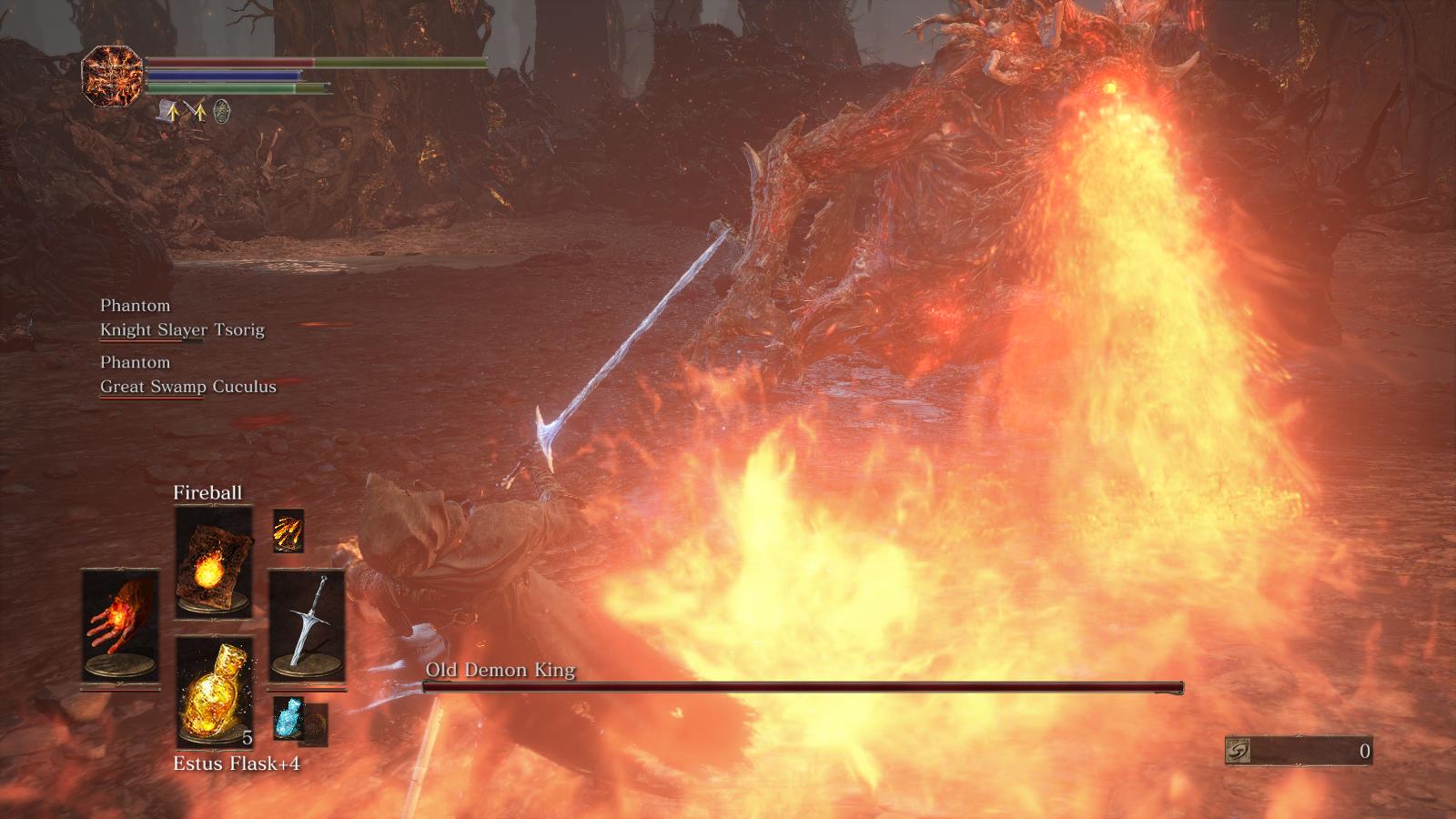Select phantom Knight Slayer Tsorig entry
This screenshot has width=1456, height=819.
(182, 329)
